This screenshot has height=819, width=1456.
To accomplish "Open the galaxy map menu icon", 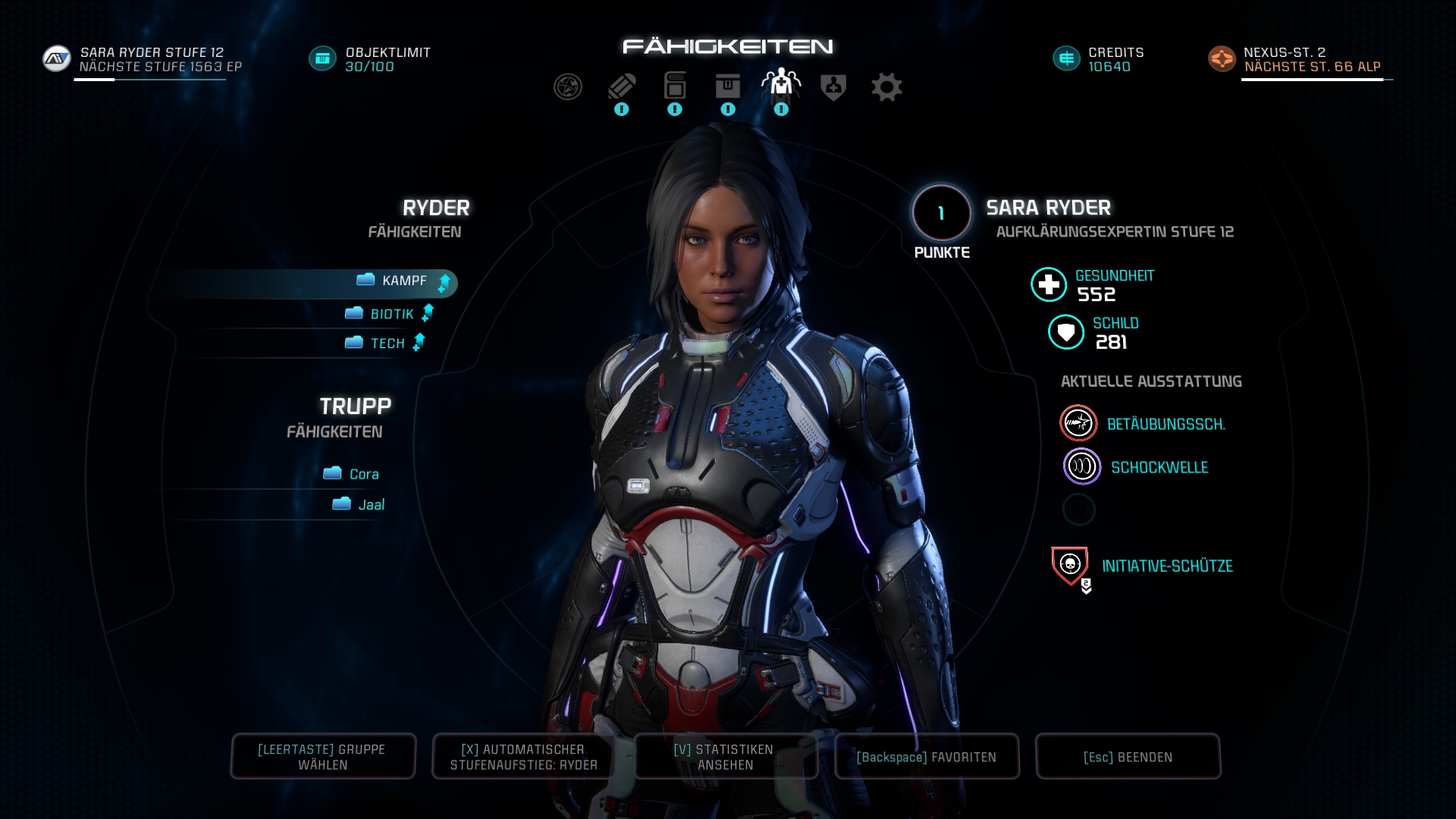I will [569, 86].
